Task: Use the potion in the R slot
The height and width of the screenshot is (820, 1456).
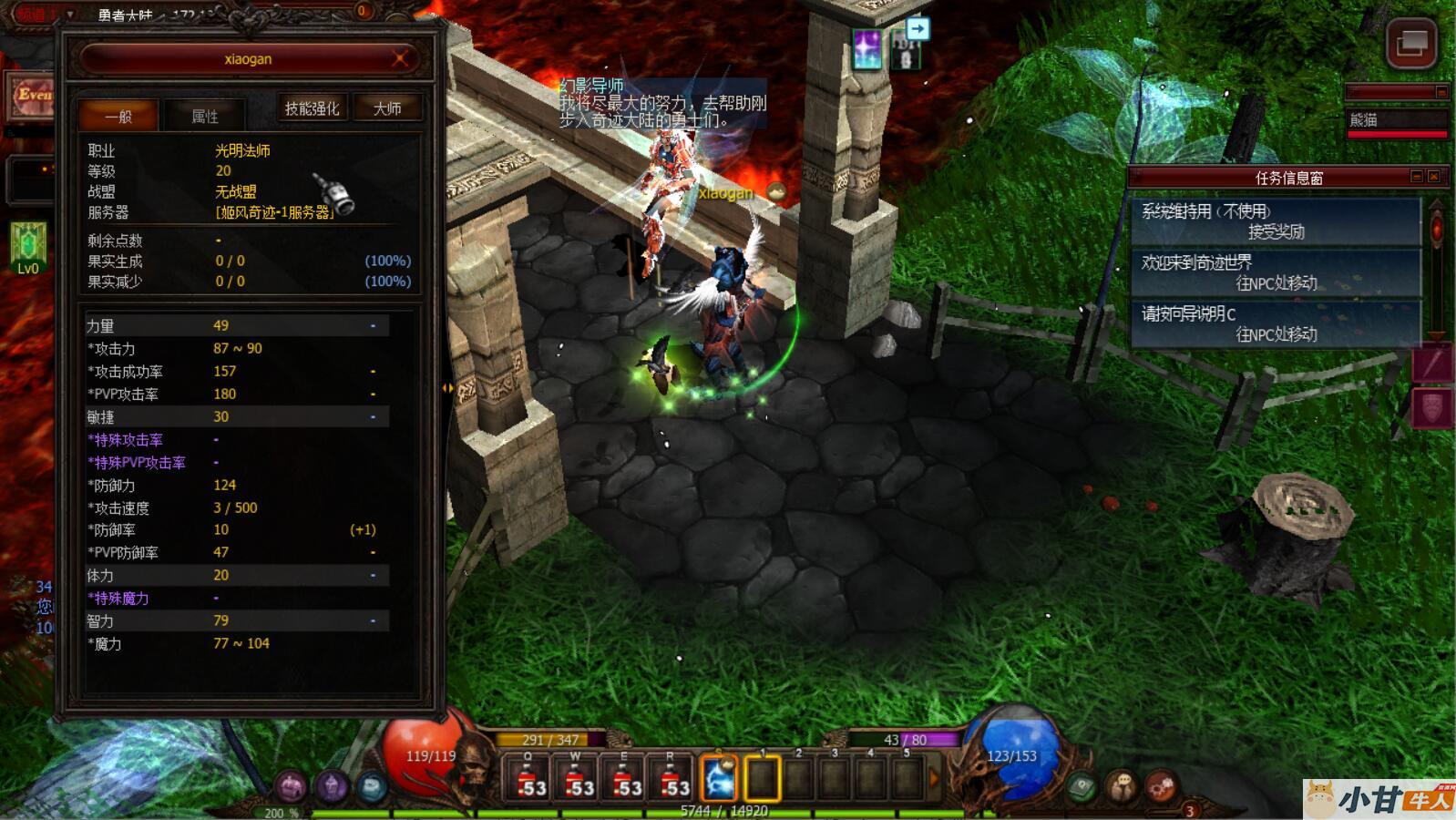Action: pos(672,780)
